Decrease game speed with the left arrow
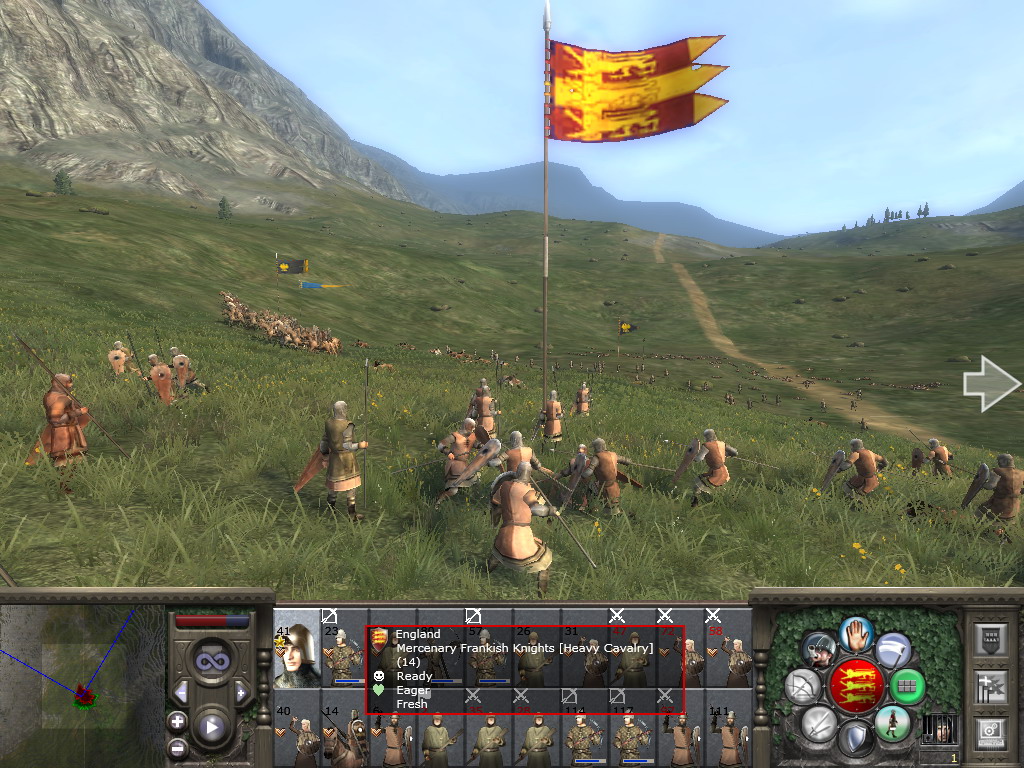The width and height of the screenshot is (1024, 768). (x=181, y=692)
